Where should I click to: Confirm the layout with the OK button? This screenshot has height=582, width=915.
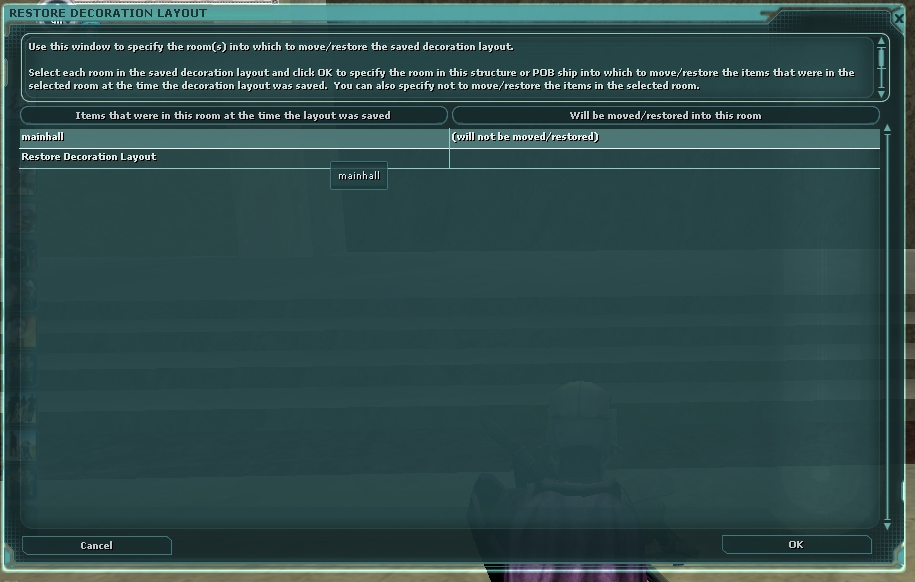tap(796, 545)
